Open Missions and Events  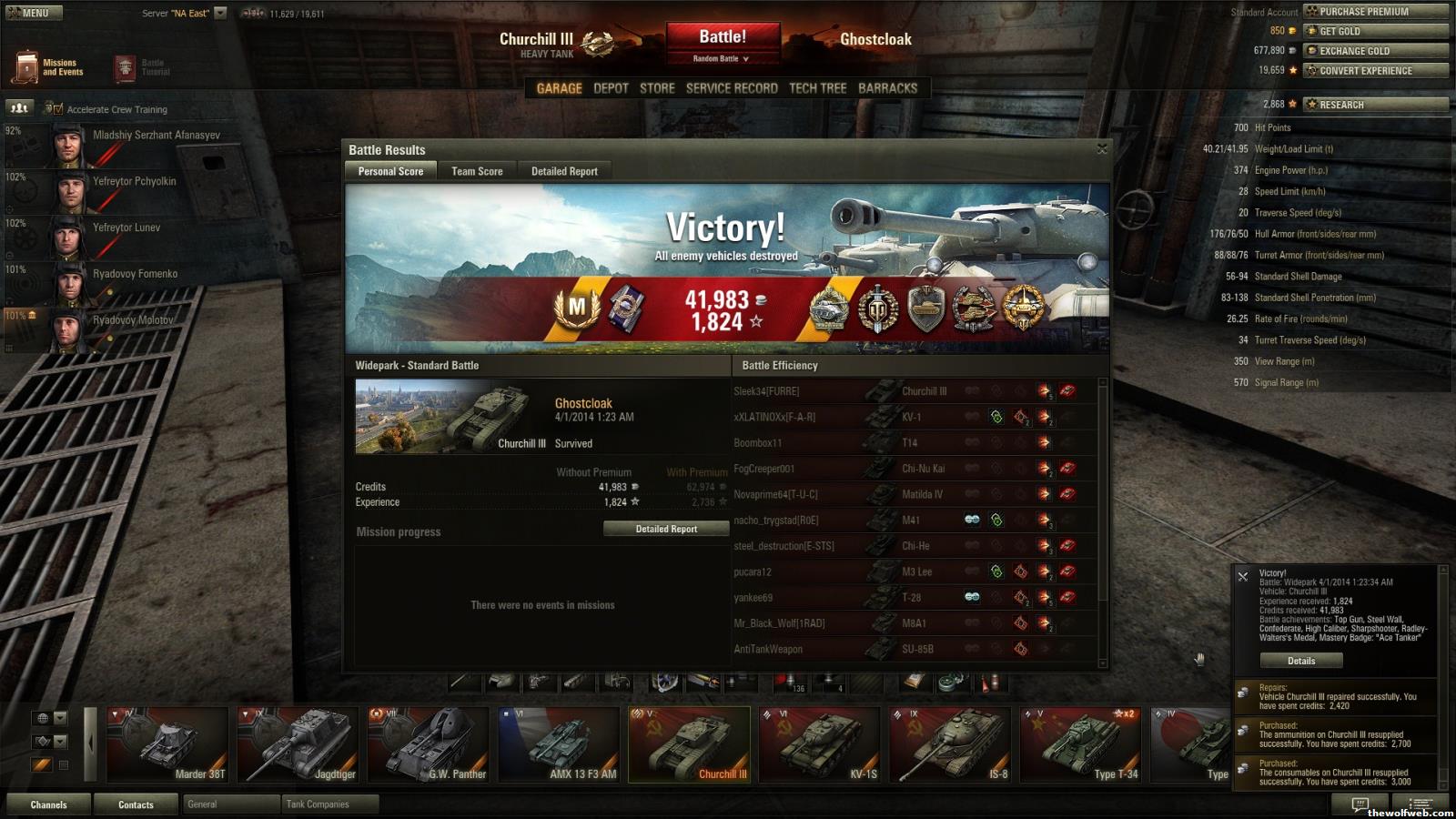click(x=50, y=67)
